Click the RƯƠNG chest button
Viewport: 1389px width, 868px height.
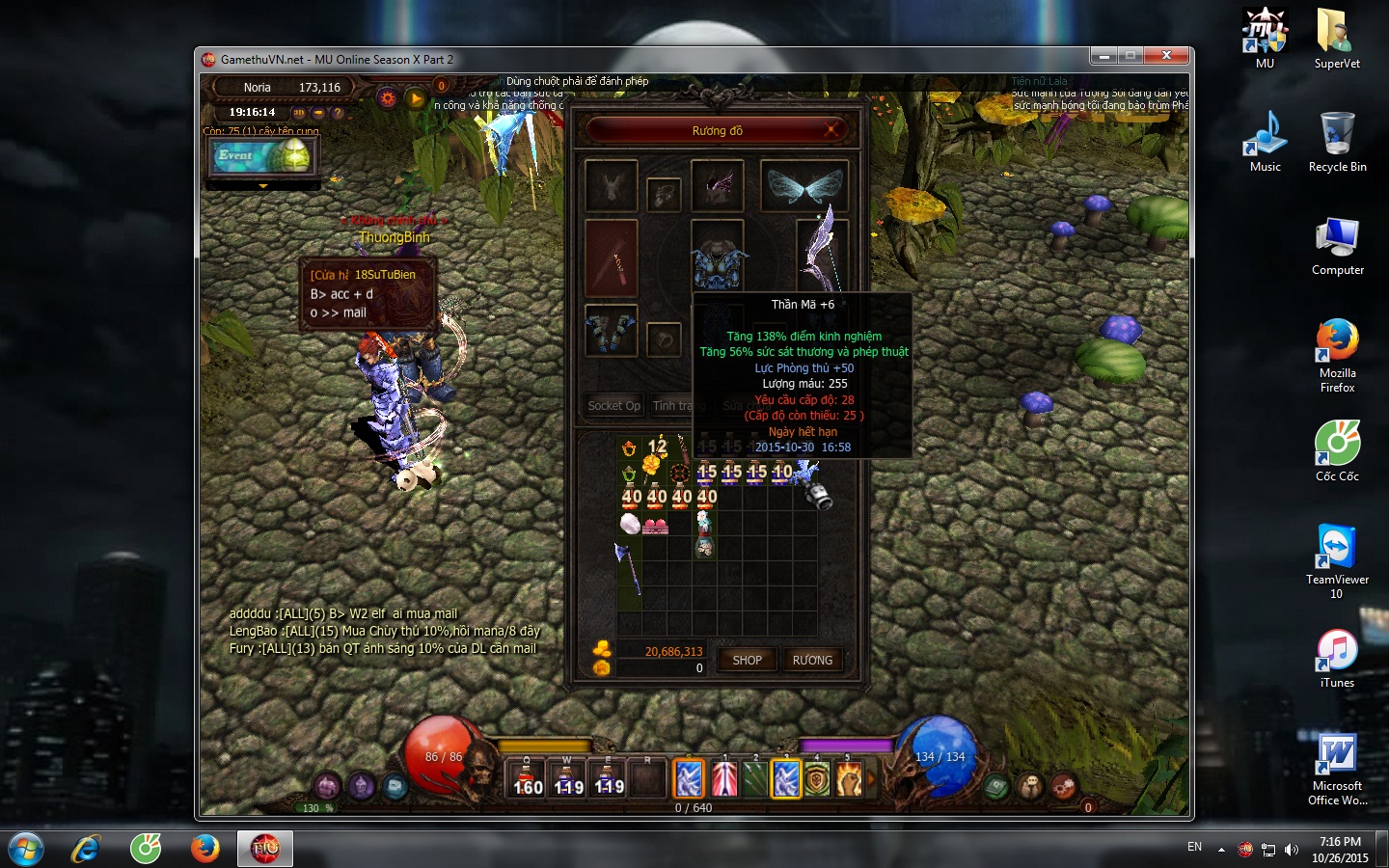click(811, 661)
